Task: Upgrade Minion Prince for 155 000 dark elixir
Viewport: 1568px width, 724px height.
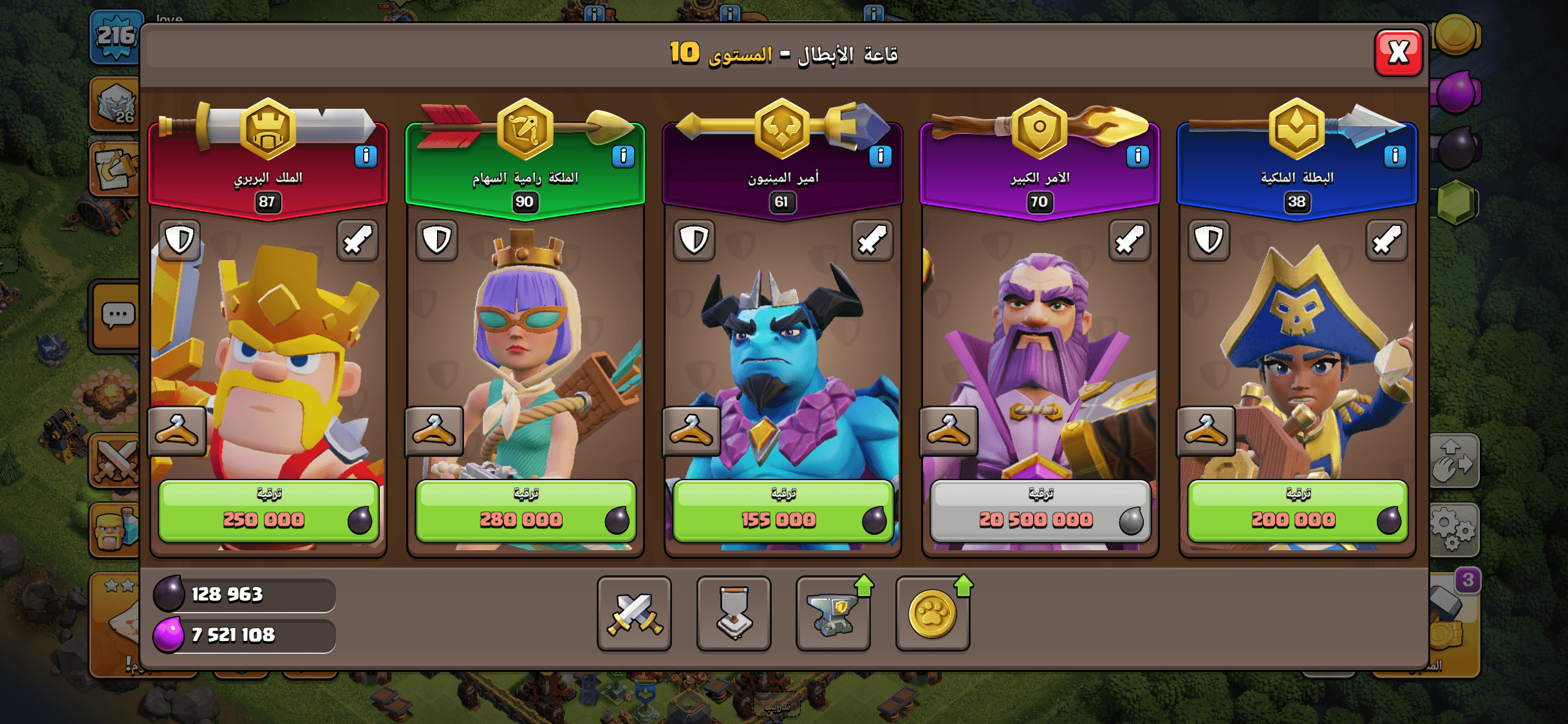Action: (x=782, y=510)
